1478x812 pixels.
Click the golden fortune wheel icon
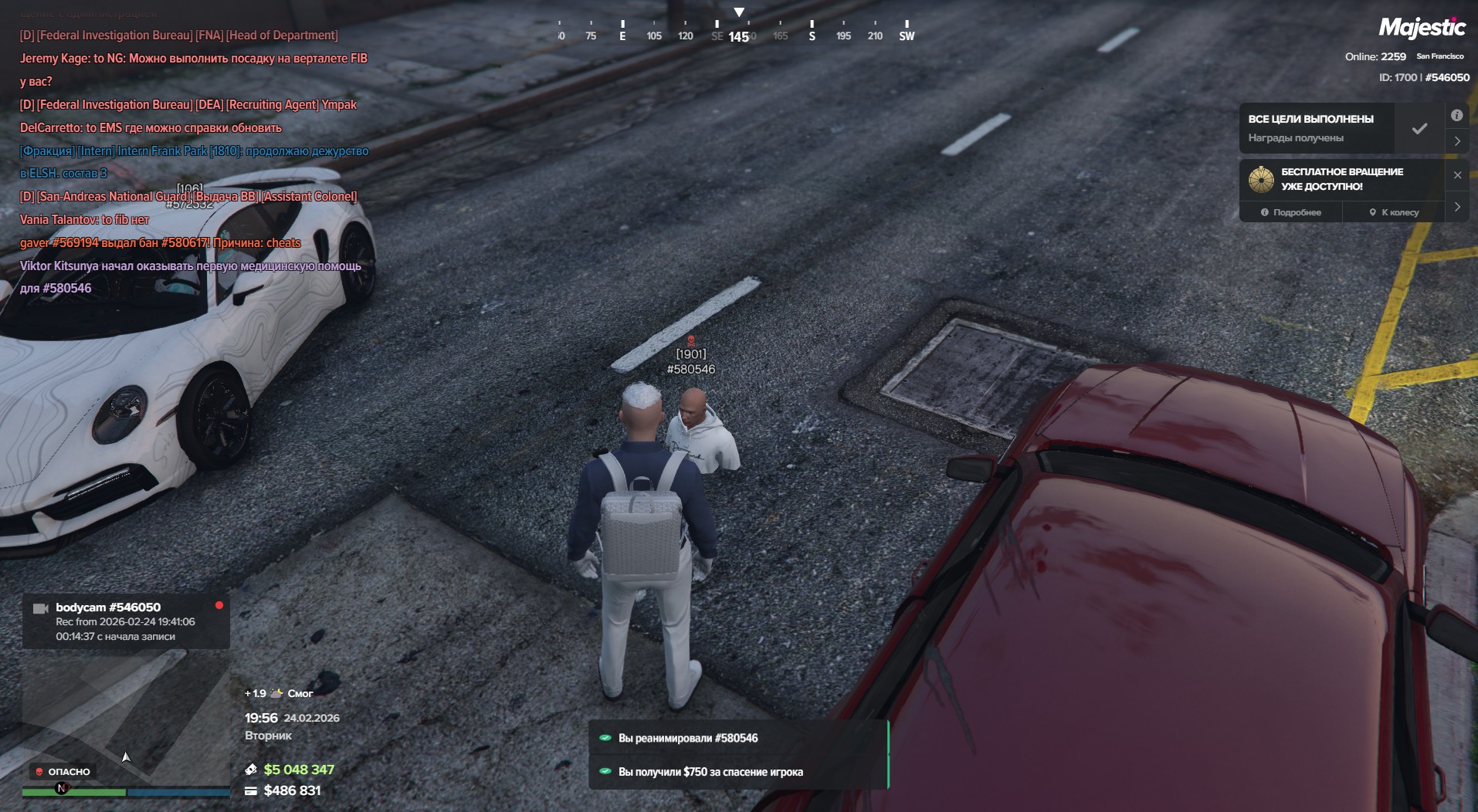[1261, 179]
